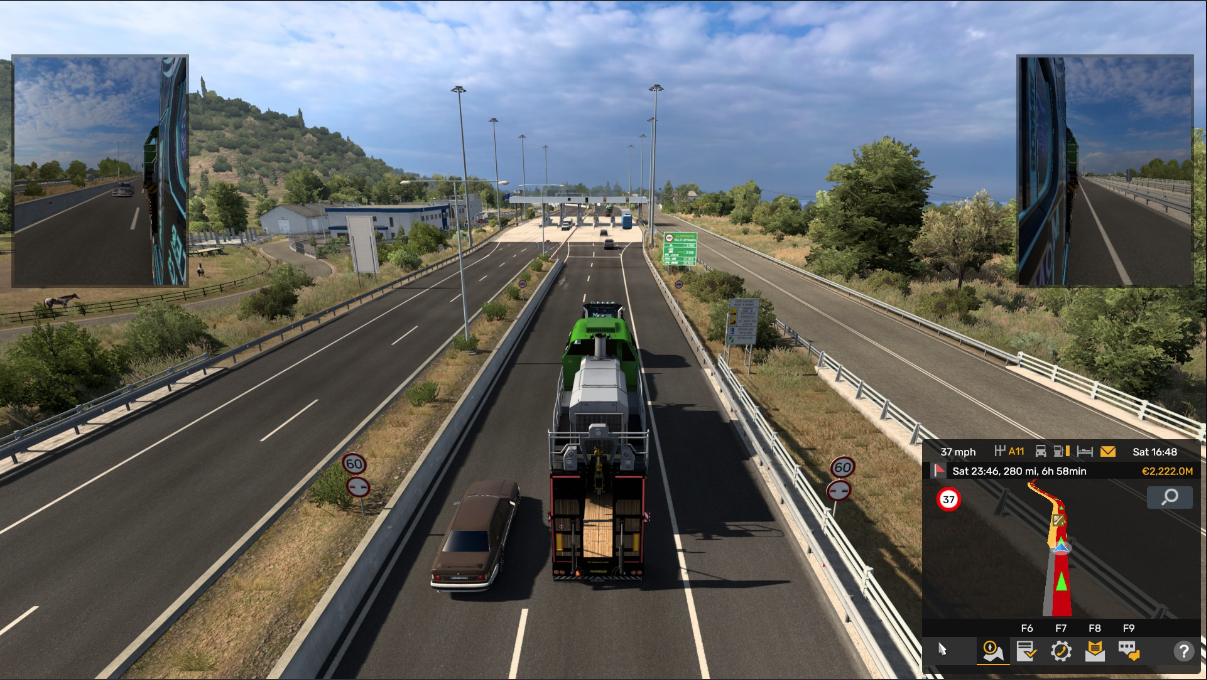Viewport: 1207px width, 680px height.
Task: Click the left side mirror view
Action: [100, 171]
